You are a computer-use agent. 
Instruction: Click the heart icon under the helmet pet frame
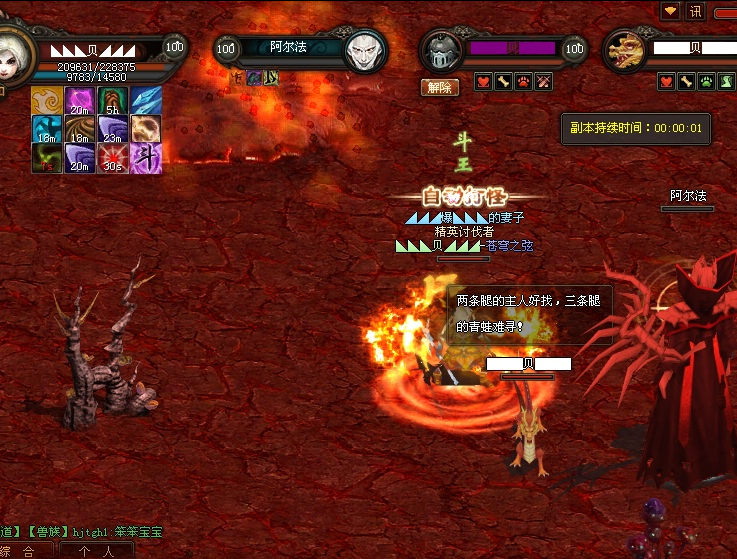484,82
